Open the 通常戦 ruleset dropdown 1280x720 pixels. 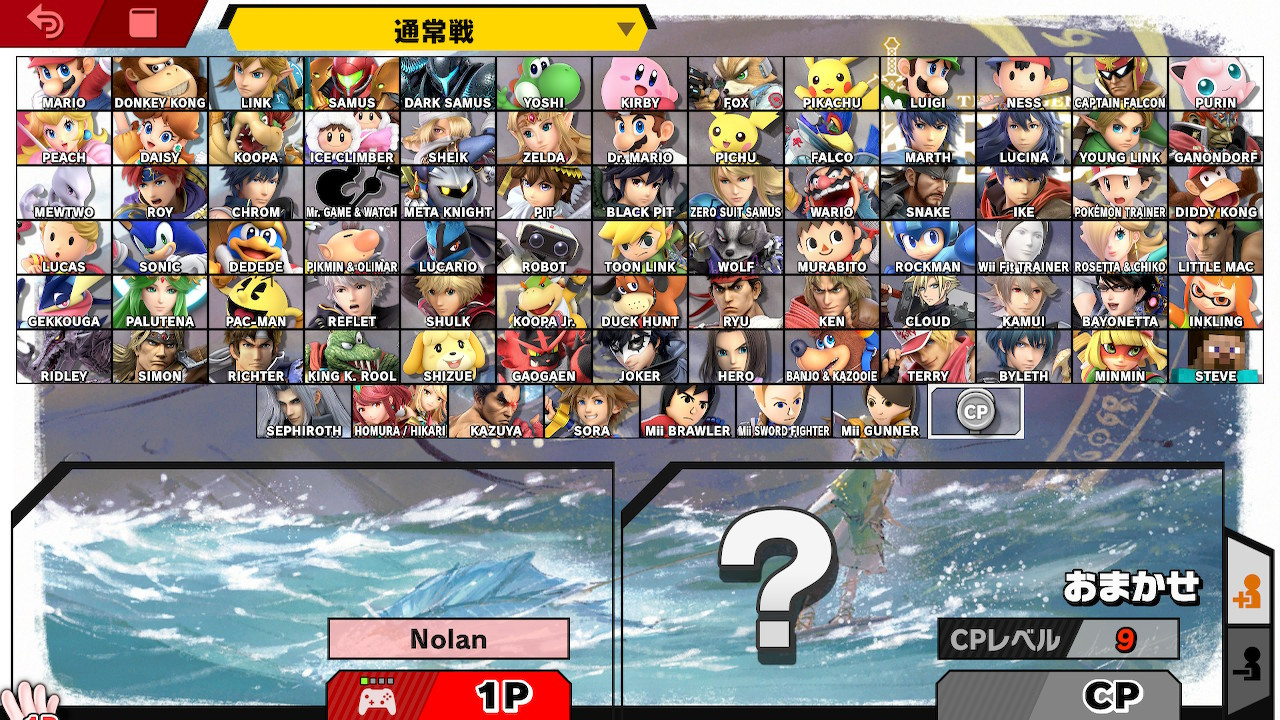[430, 30]
